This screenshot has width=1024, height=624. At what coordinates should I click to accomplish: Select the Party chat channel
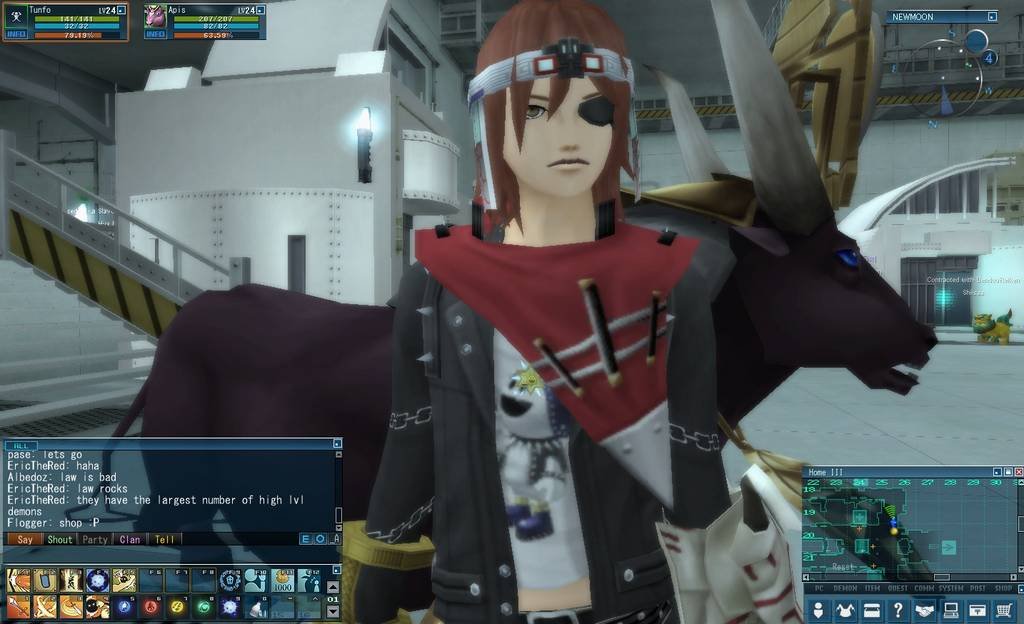[95, 539]
